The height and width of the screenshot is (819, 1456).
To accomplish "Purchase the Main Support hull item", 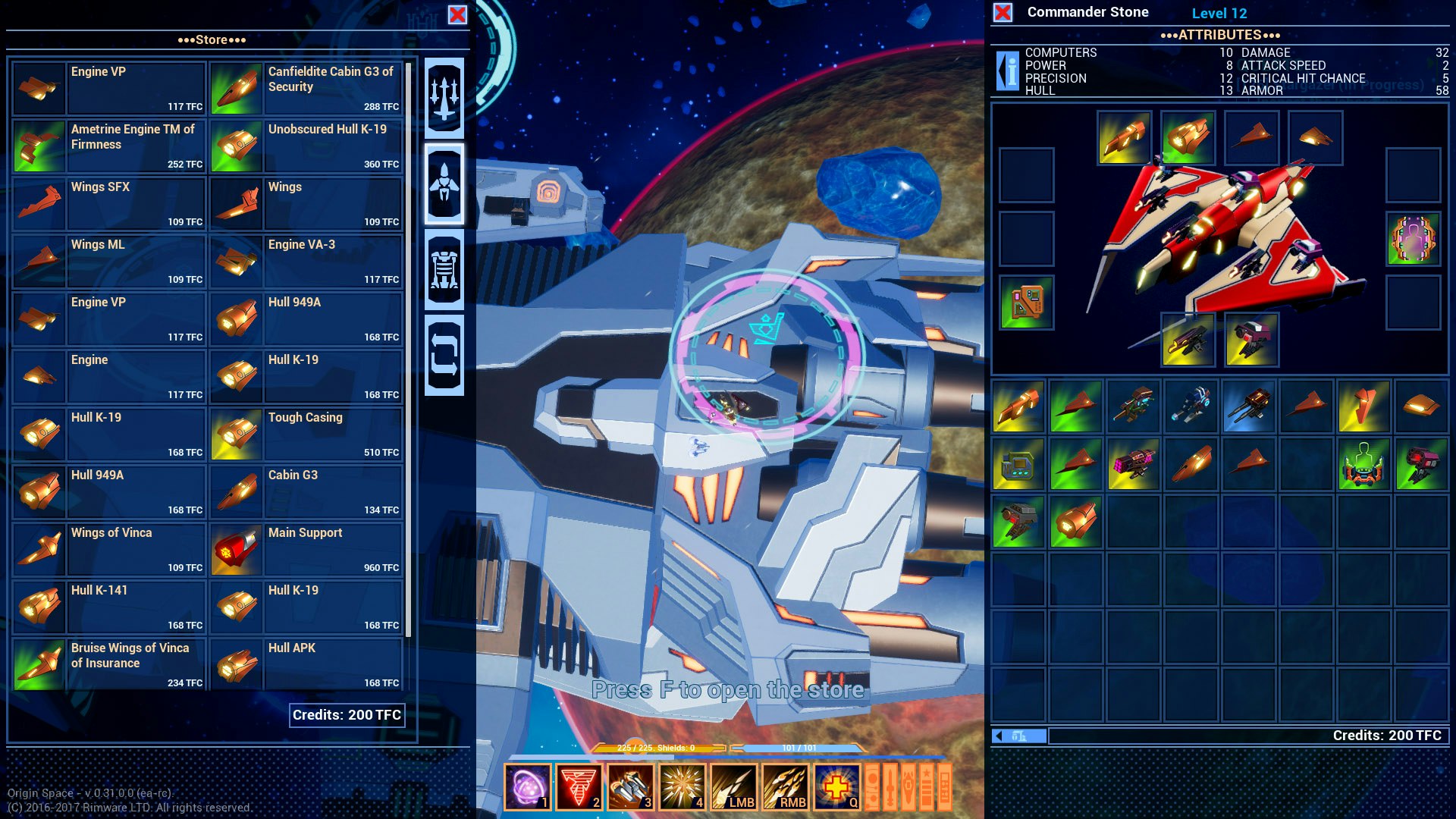I will (x=306, y=549).
